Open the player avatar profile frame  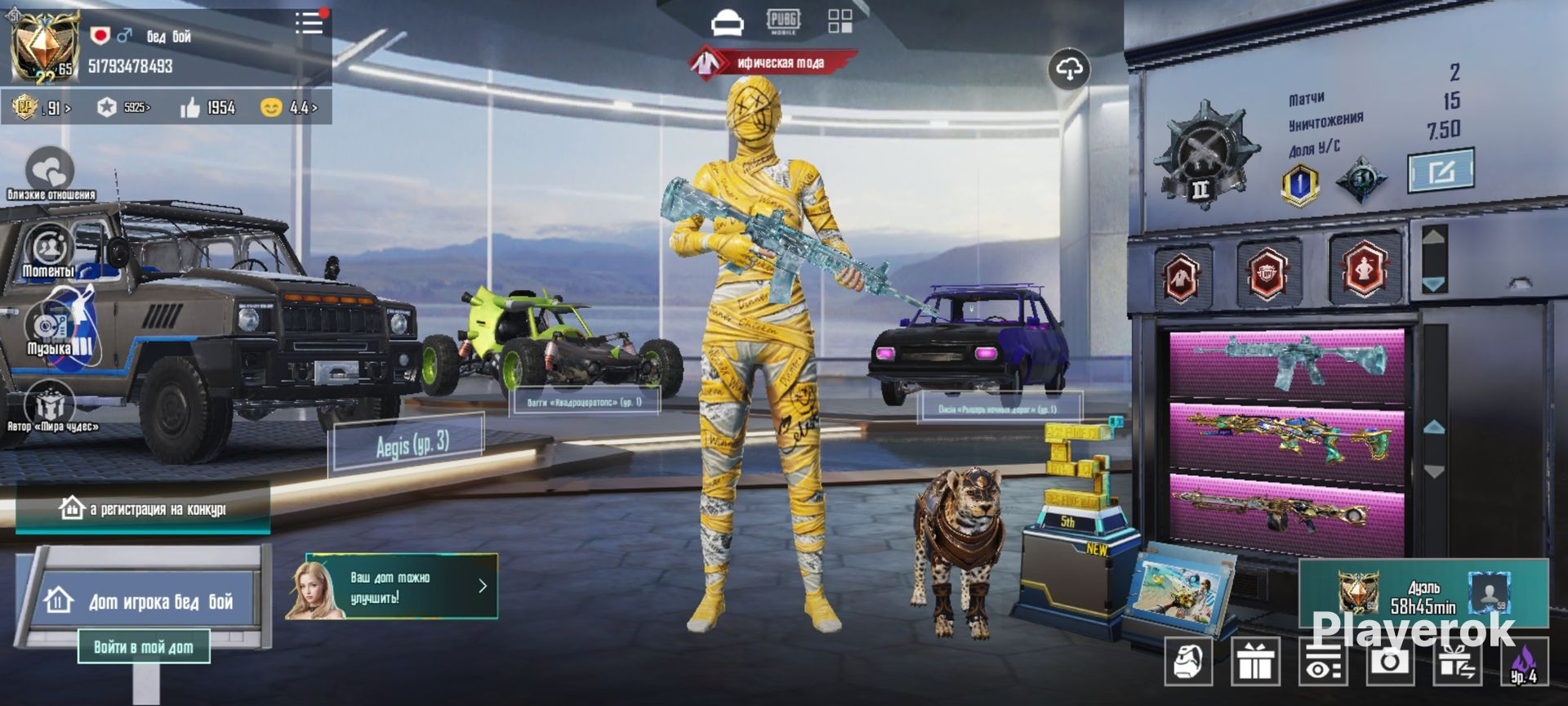pos(42,47)
